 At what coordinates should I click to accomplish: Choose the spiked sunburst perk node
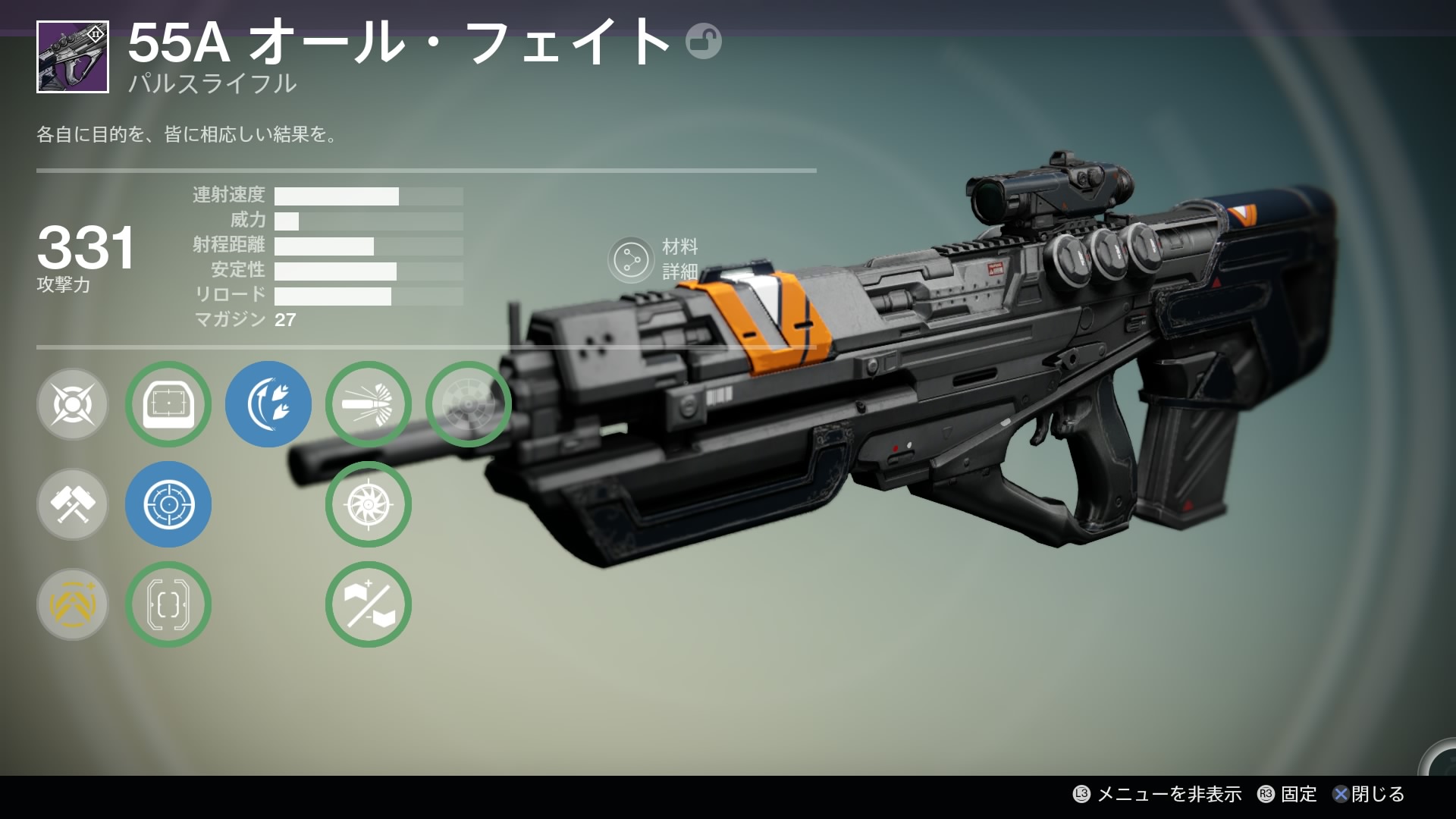(x=368, y=504)
